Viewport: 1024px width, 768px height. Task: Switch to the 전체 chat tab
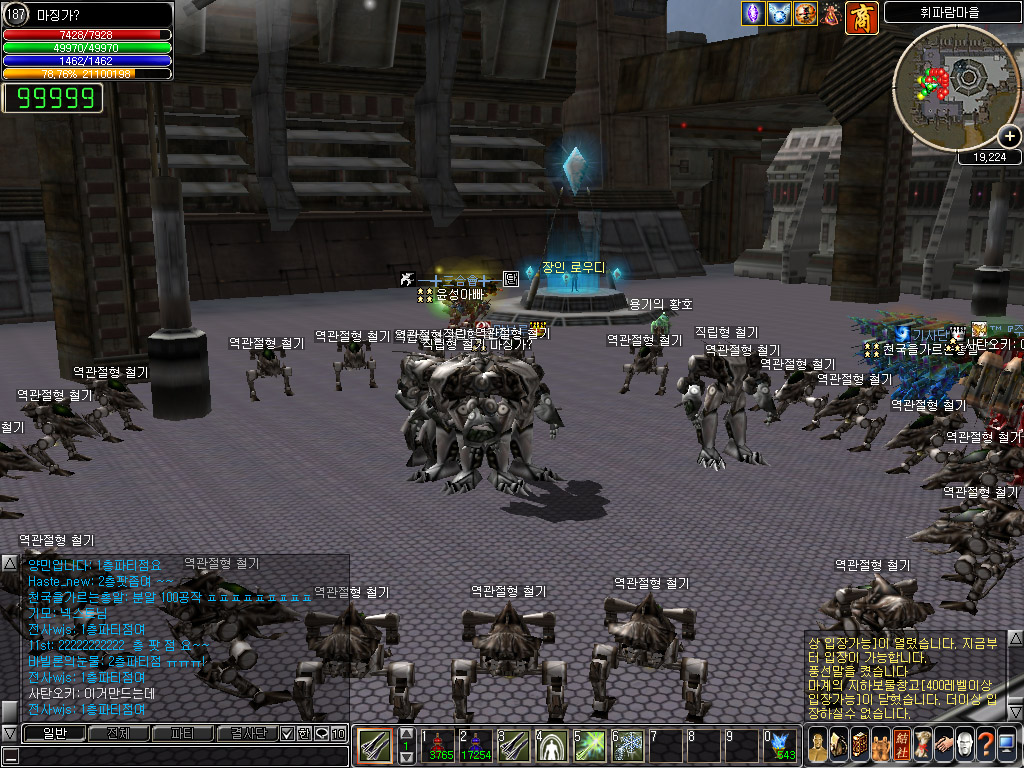pos(117,734)
